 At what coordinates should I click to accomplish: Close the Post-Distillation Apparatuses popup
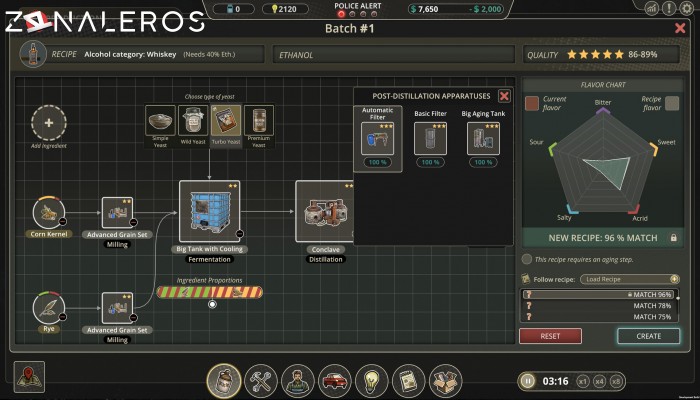click(504, 96)
